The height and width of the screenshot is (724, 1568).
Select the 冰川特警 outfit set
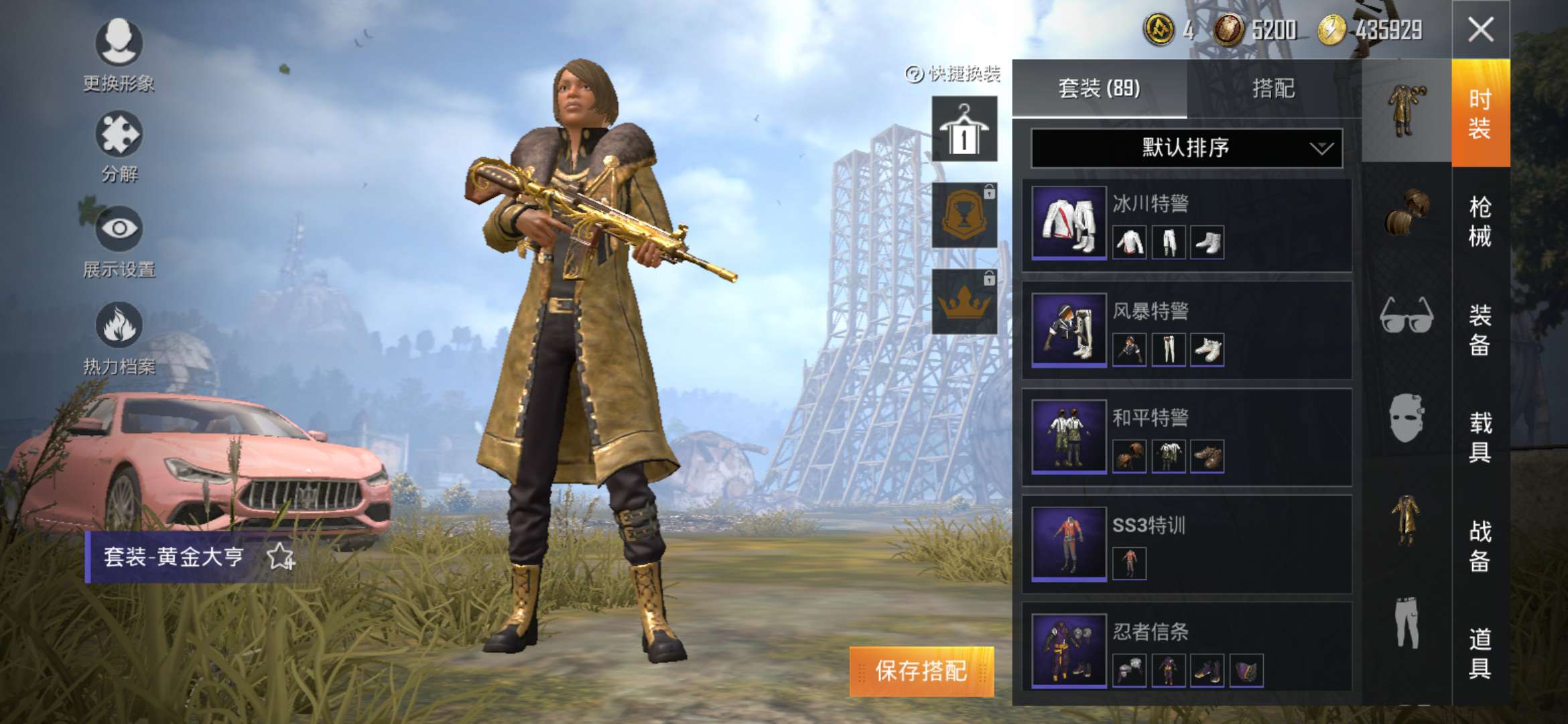point(1186,224)
